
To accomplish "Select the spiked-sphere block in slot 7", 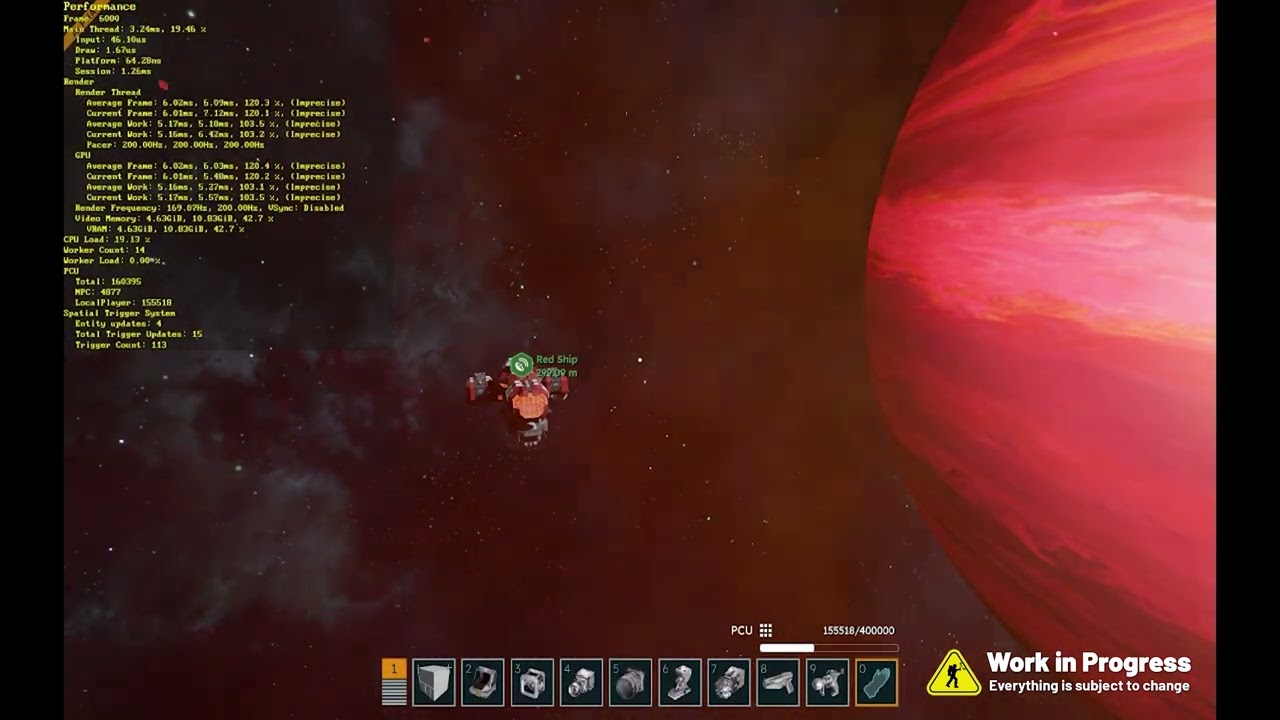I will 729,683.
